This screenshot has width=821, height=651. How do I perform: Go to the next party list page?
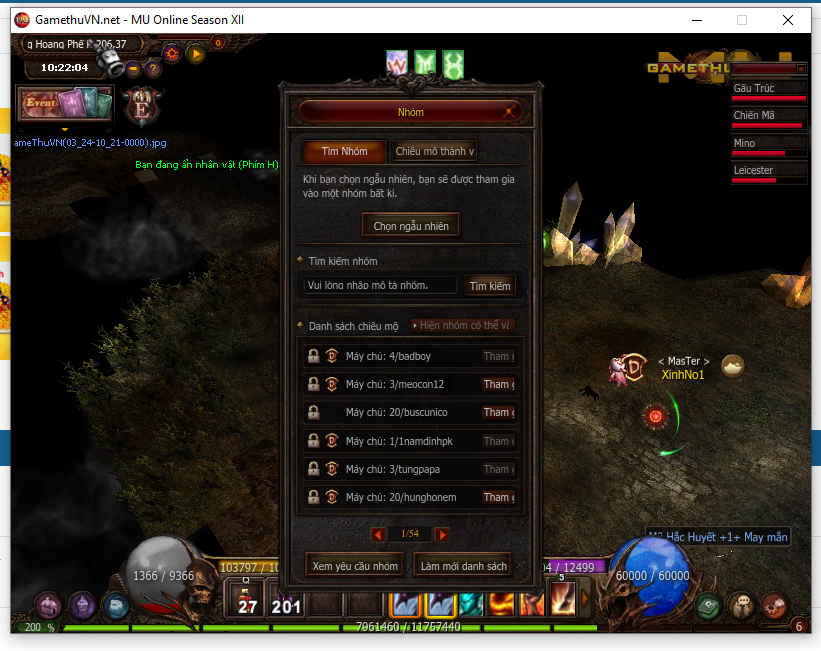tap(442, 535)
